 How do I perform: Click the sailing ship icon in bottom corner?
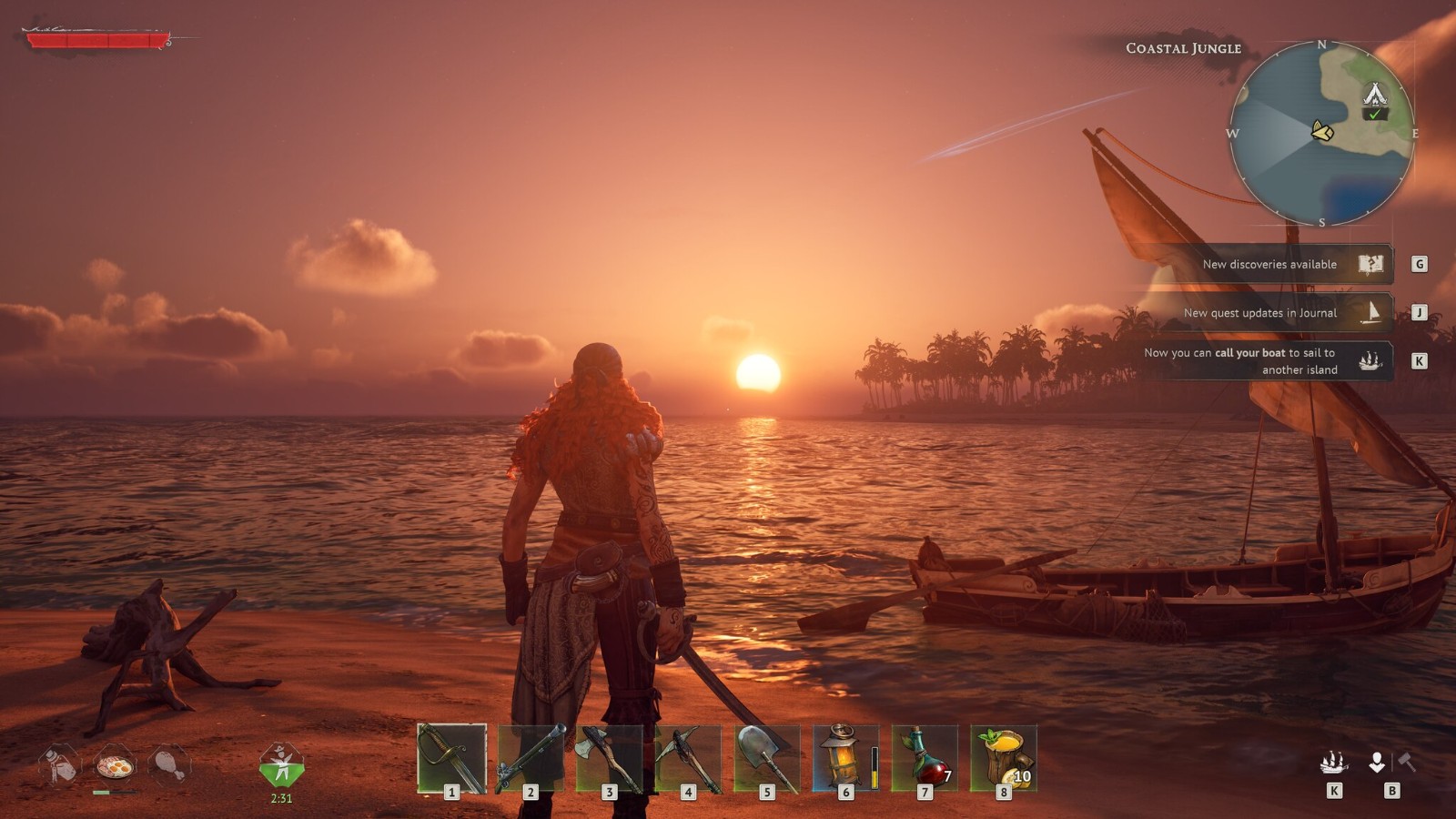[x=1333, y=762]
